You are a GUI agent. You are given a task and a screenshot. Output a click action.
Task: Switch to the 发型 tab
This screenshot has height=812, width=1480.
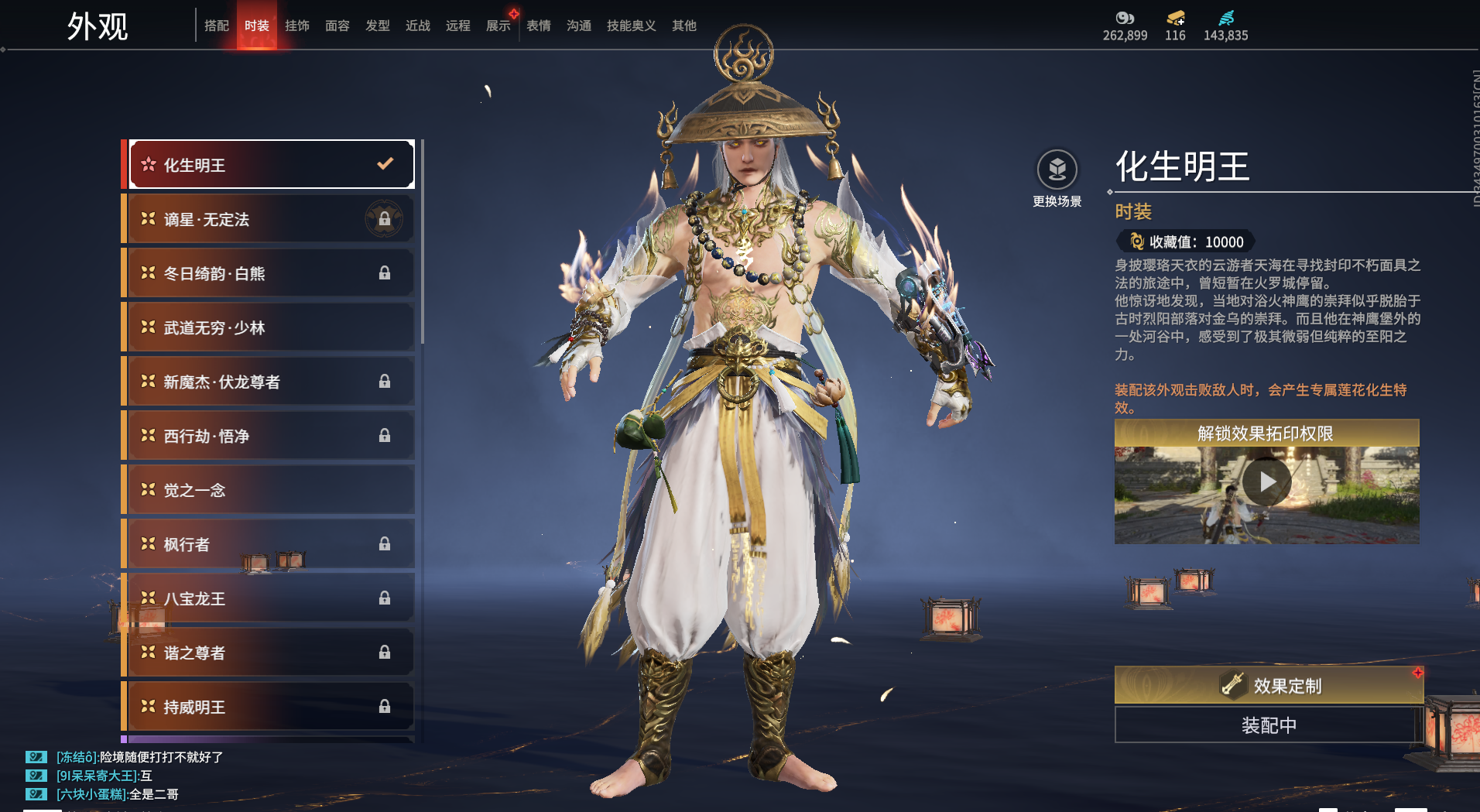pos(377,26)
